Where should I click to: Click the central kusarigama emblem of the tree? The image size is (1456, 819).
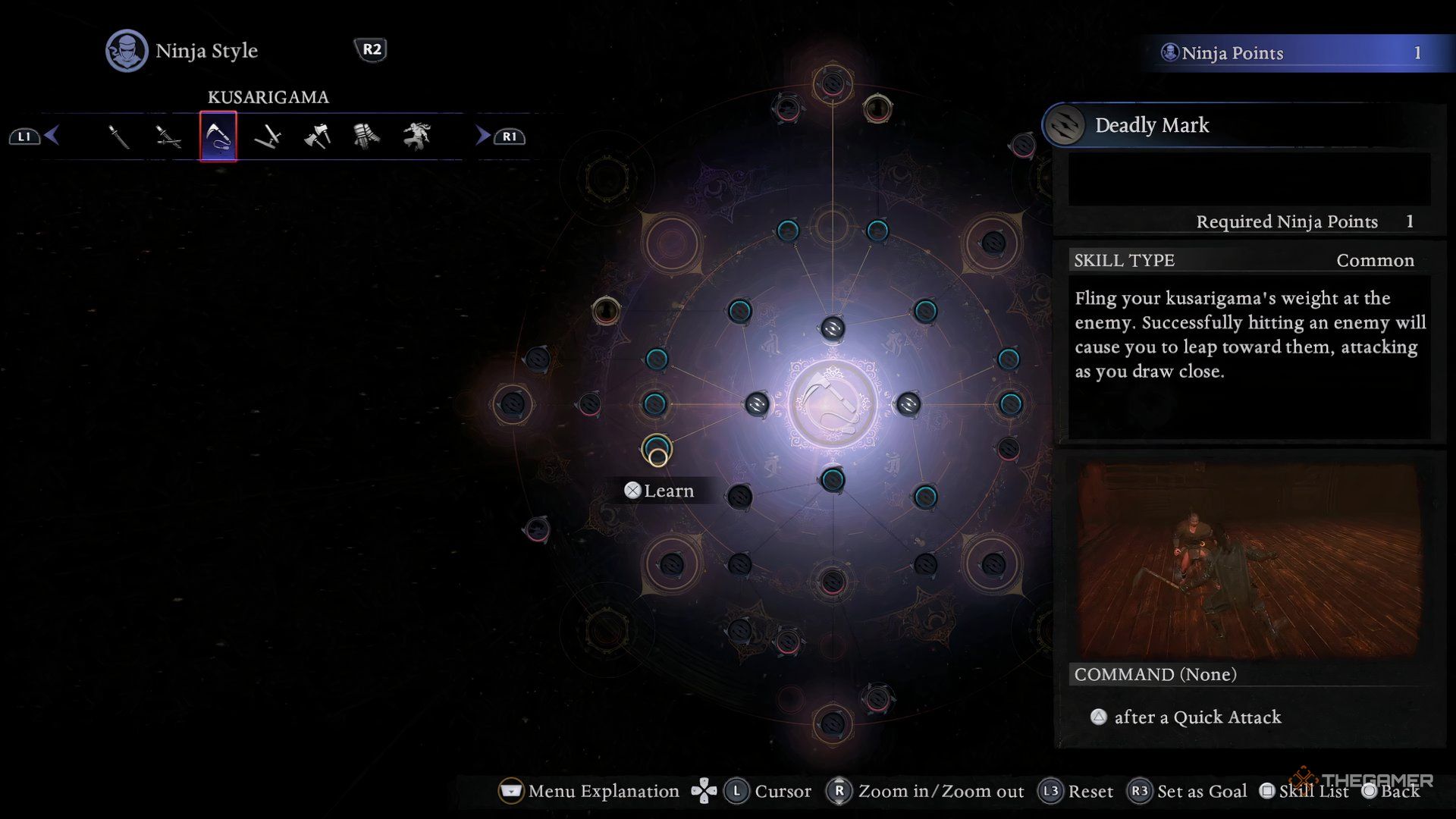[833, 404]
